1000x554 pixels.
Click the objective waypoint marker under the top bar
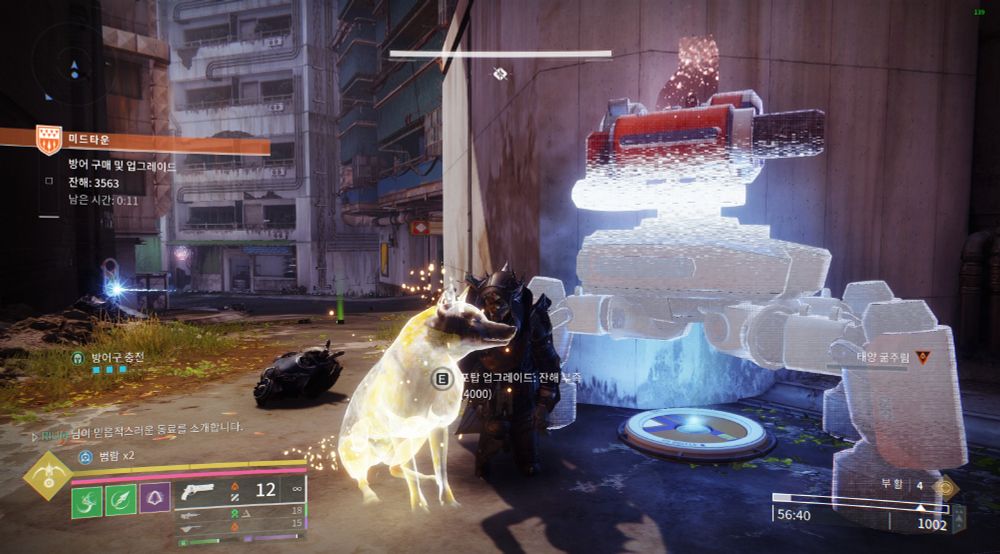coord(500,73)
